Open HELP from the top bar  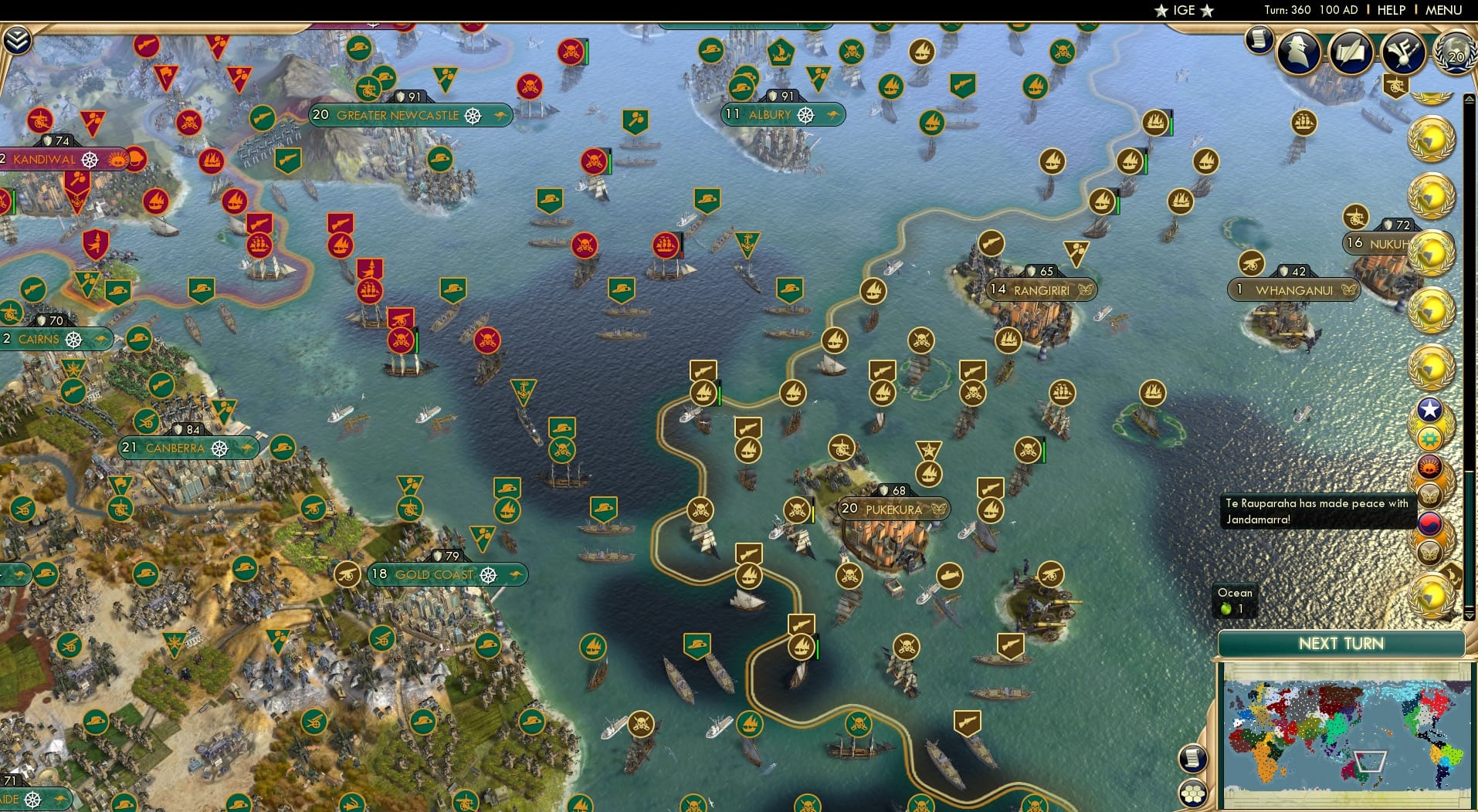(1391, 10)
